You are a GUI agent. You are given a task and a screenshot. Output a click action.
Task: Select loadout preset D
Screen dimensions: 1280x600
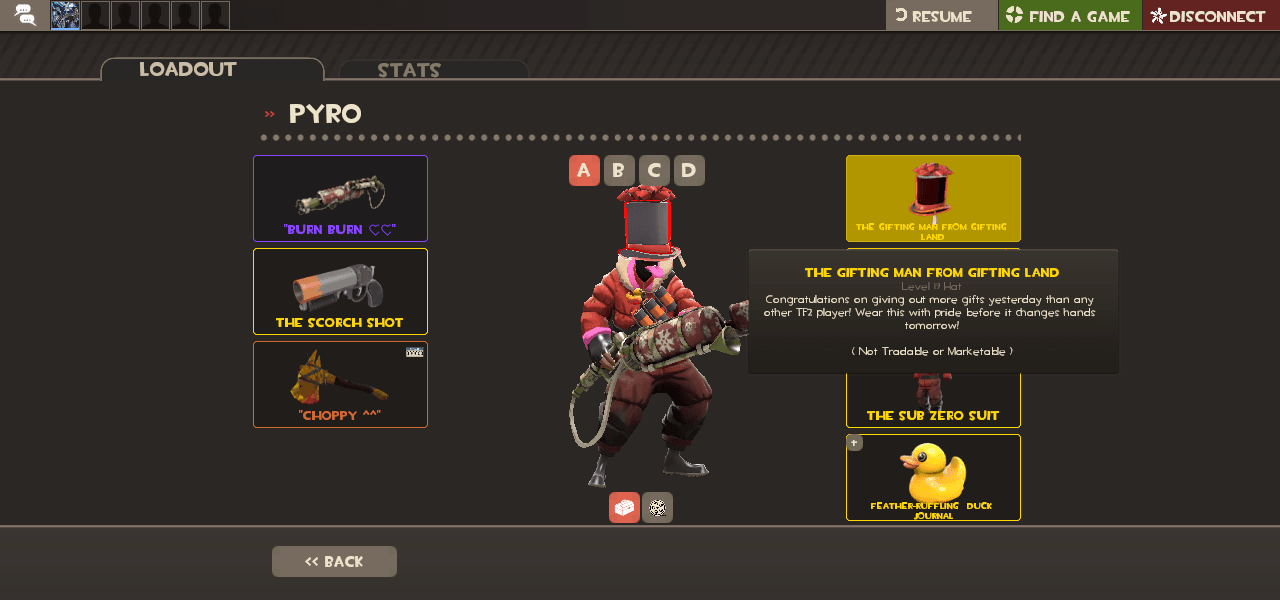point(689,170)
